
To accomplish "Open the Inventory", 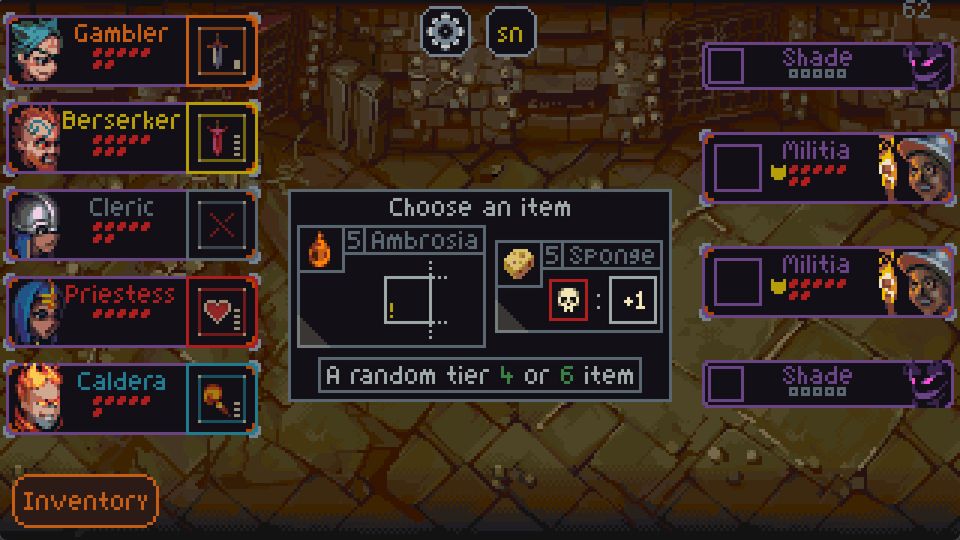I will pos(86,501).
